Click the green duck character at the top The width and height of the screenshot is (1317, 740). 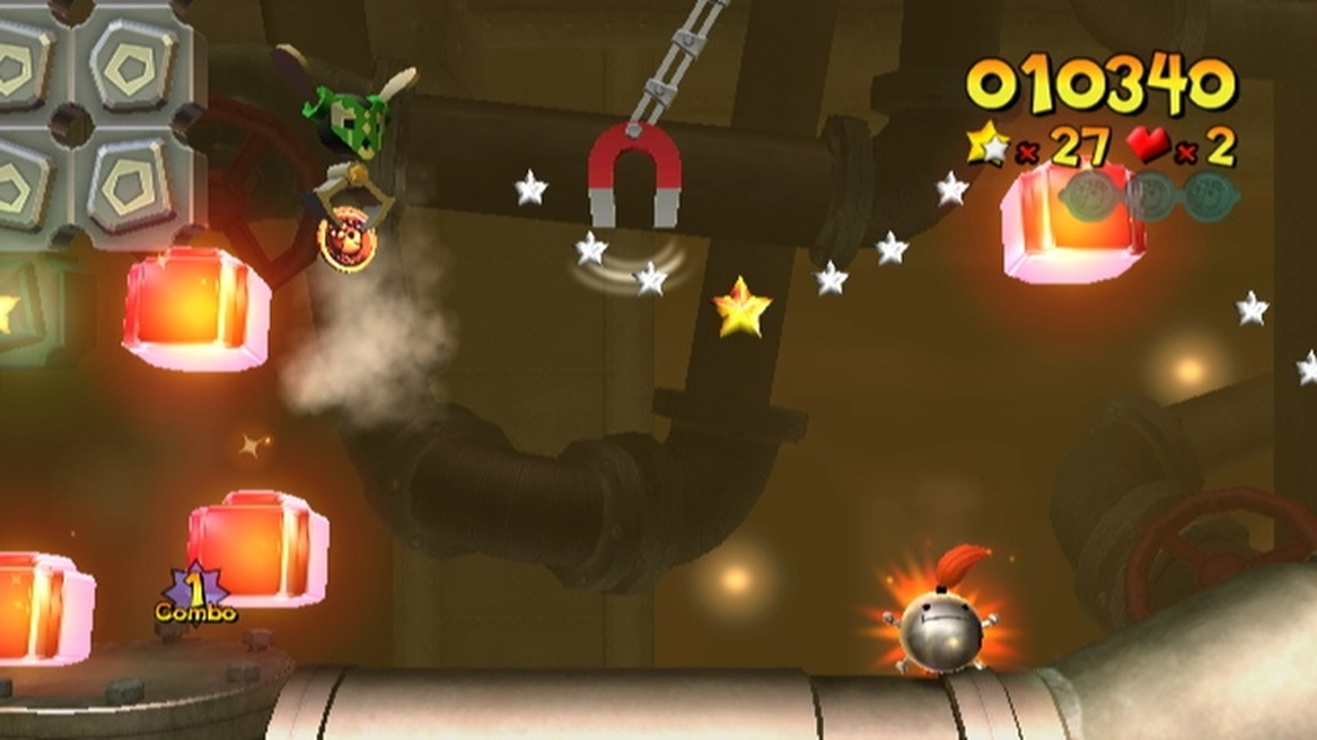(x=352, y=120)
